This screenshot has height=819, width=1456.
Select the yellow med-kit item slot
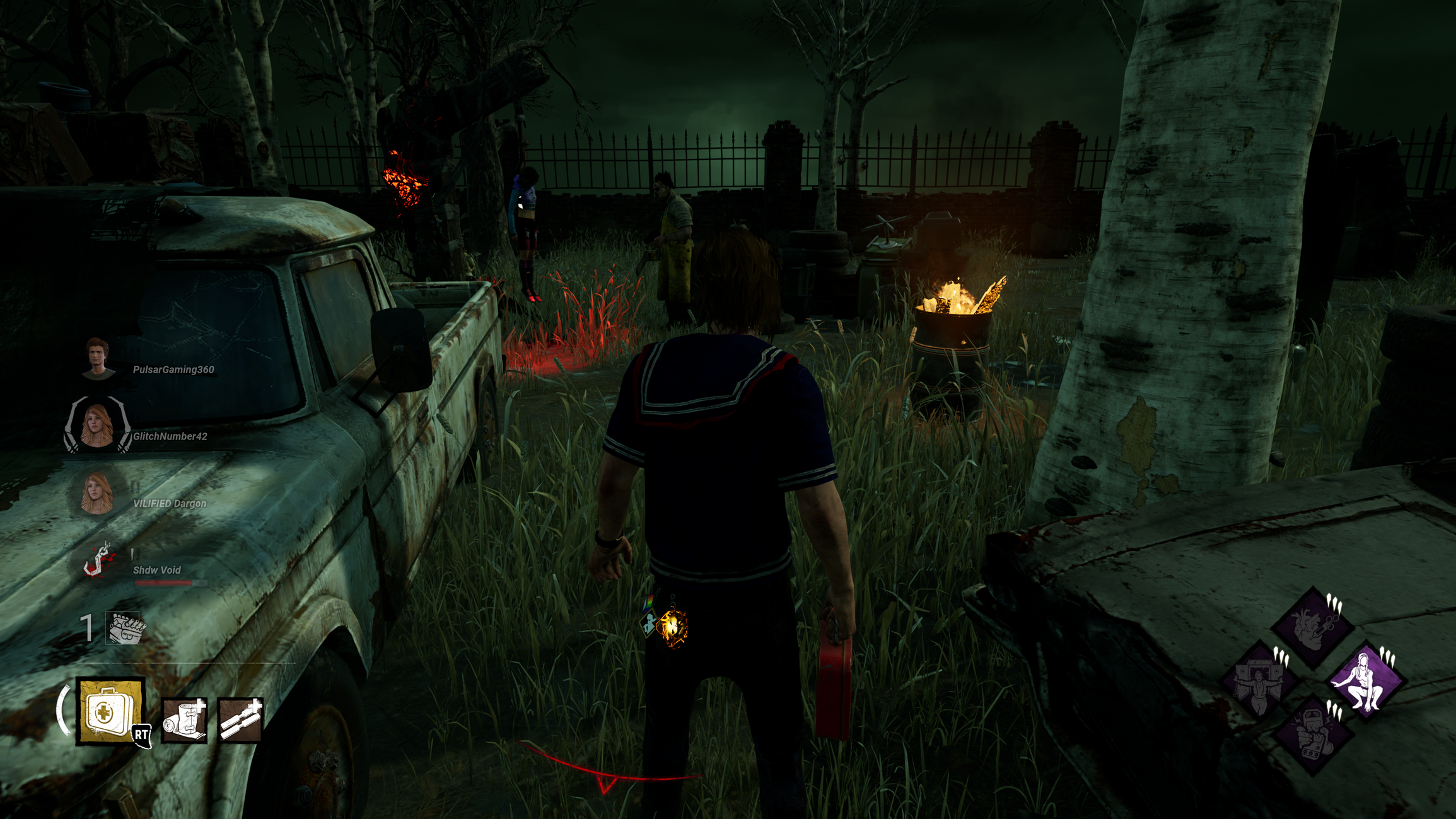110,711
